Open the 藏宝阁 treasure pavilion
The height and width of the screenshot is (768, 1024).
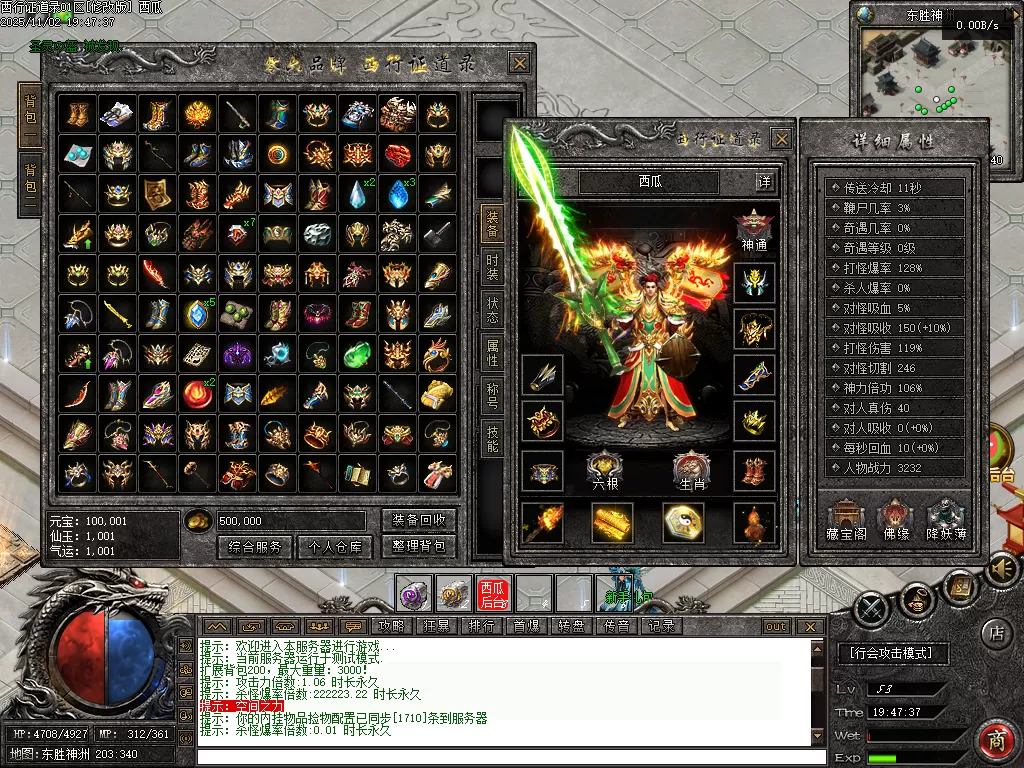tap(846, 520)
